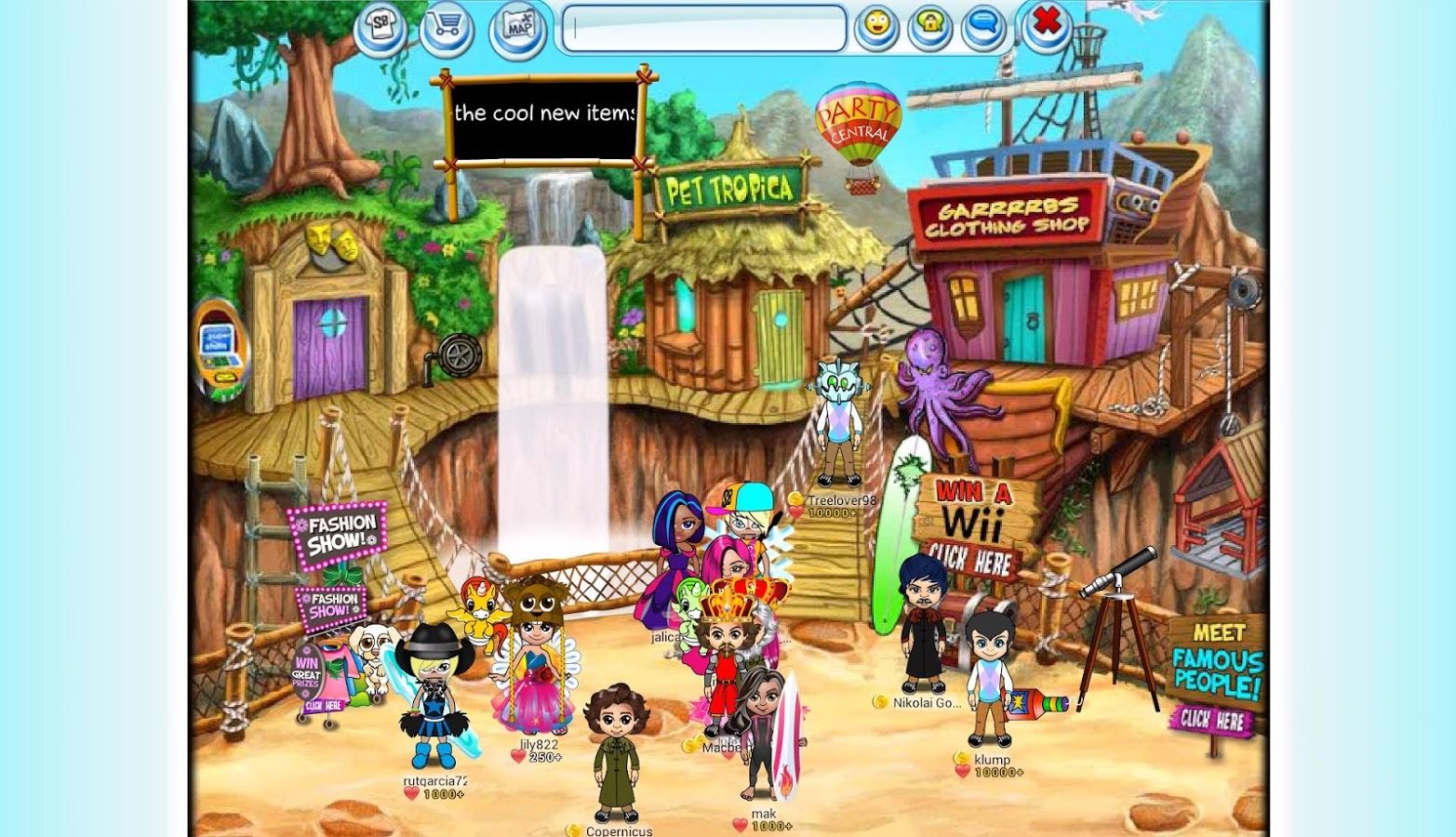Open the blue speech bubble chat
Screen dimensions: 1456x837
point(982,27)
